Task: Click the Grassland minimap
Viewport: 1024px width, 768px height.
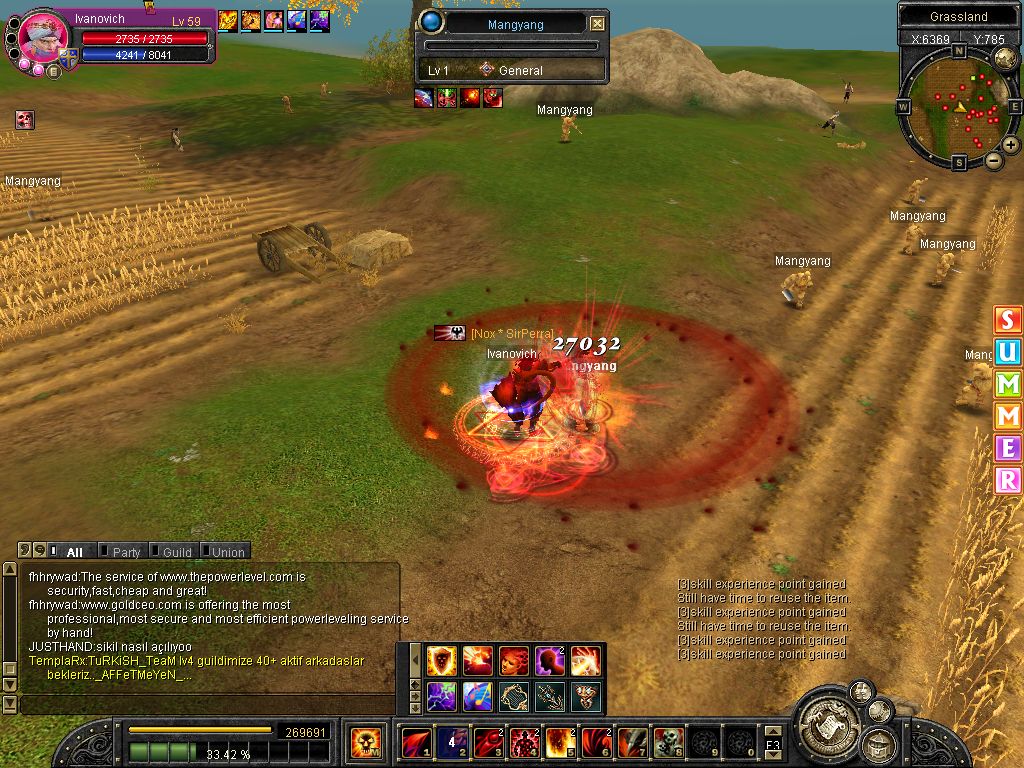Action: coord(959,107)
